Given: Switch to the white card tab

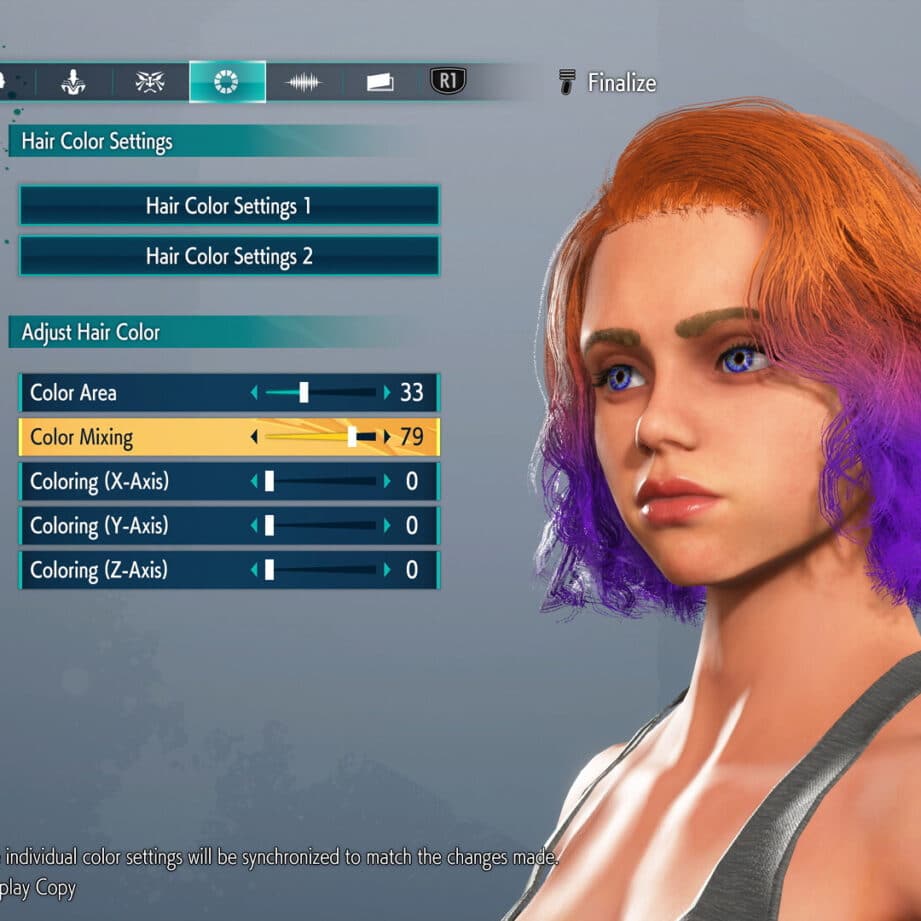Looking at the screenshot, I should 380,82.
